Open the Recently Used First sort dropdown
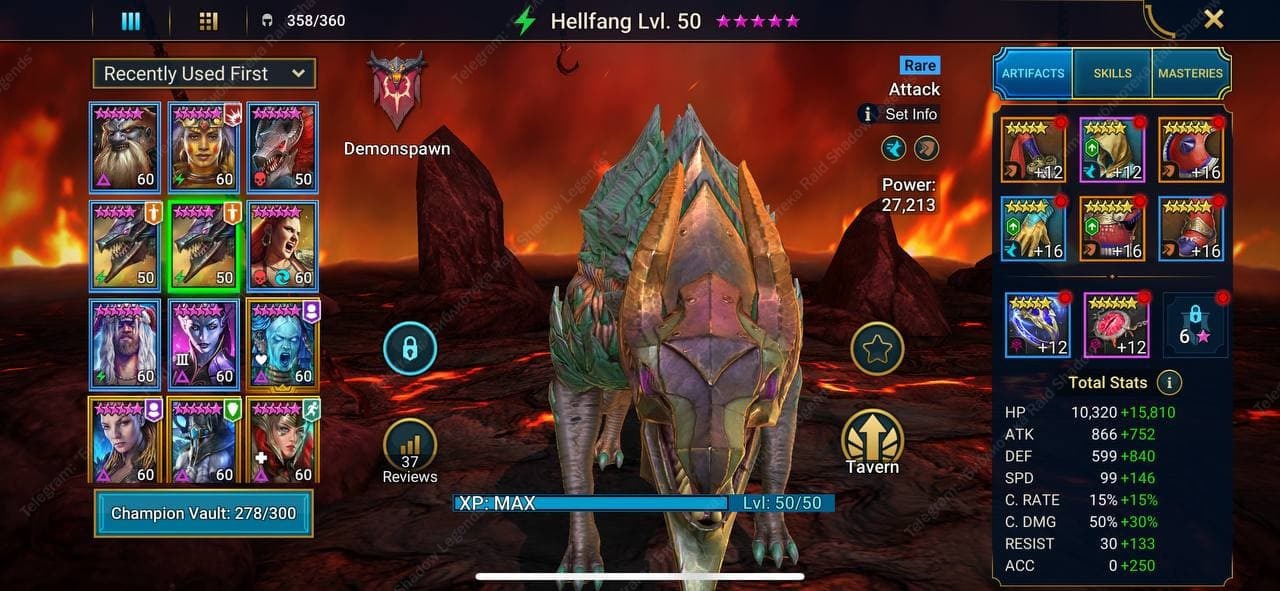Screen dimensions: 1280x591 (204, 73)
